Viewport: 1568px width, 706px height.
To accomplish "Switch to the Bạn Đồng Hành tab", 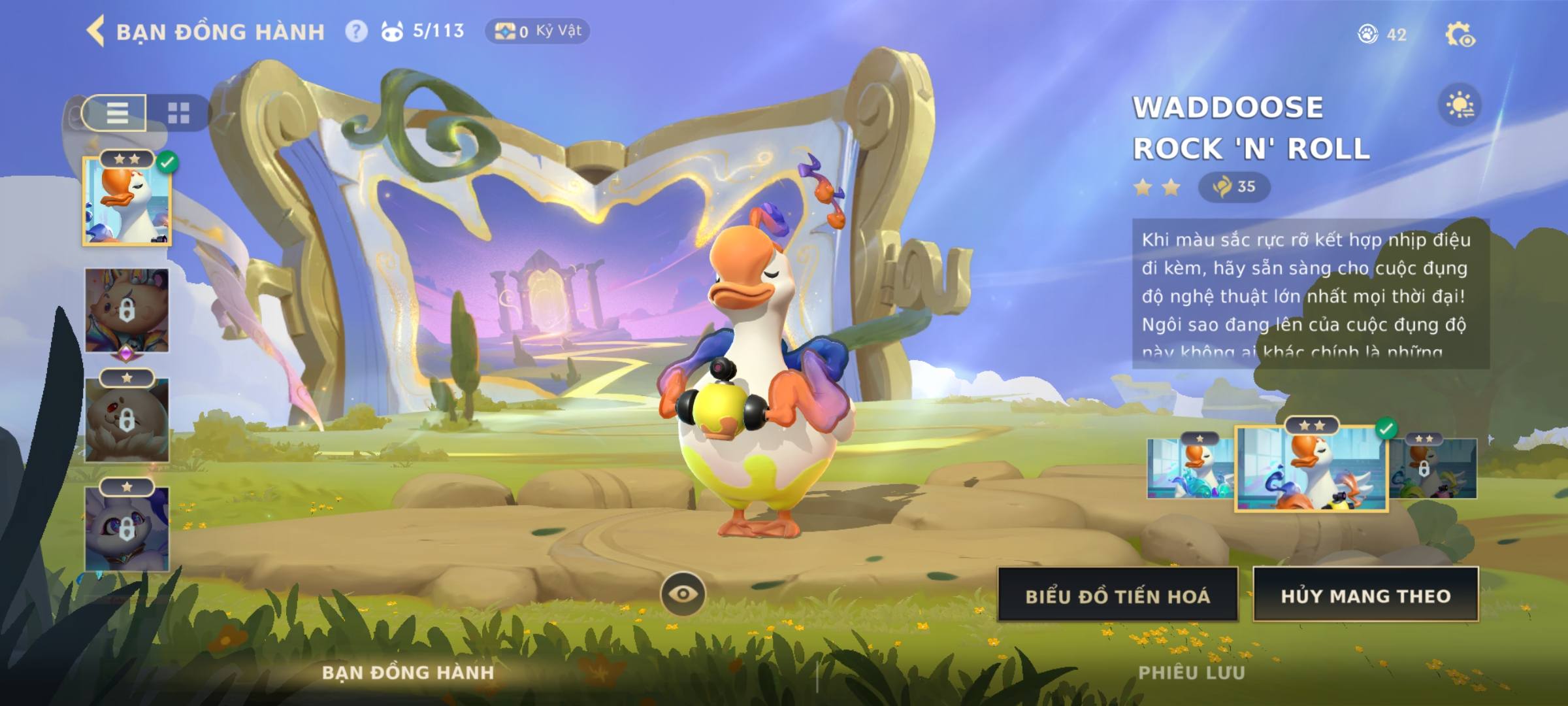I will tap(408, 673).
